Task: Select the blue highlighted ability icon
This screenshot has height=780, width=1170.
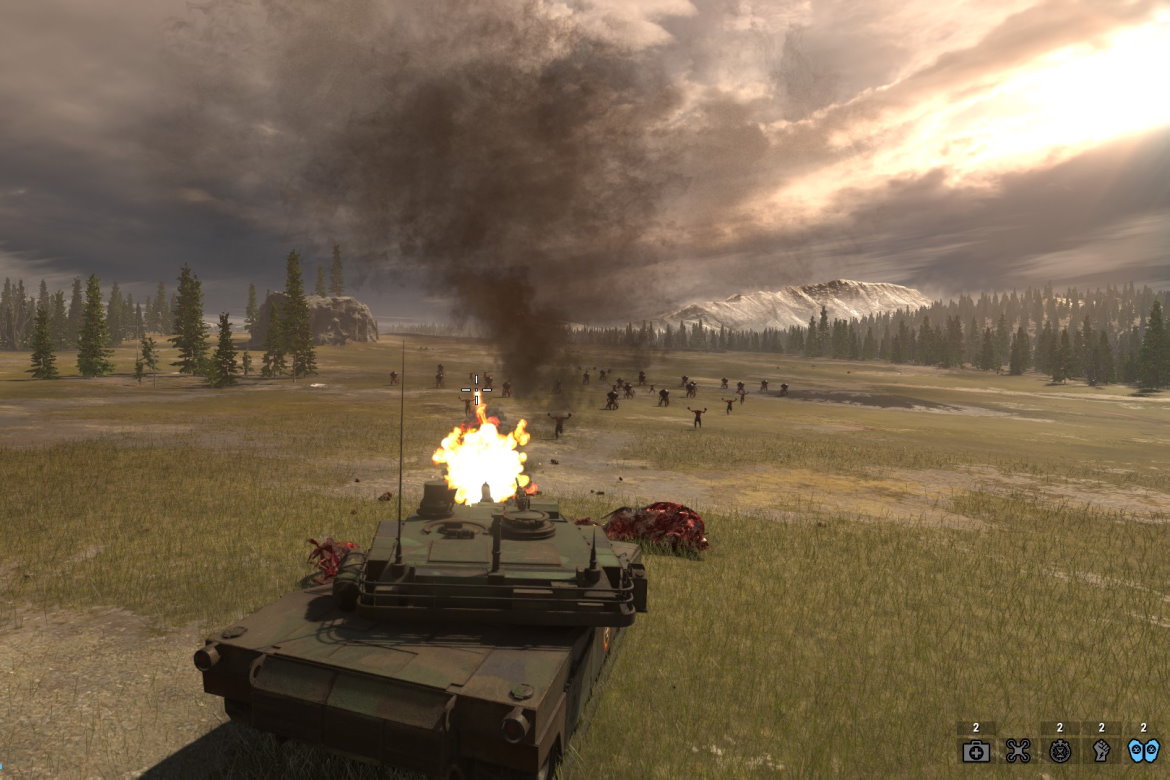Action: pos(1144,751)
